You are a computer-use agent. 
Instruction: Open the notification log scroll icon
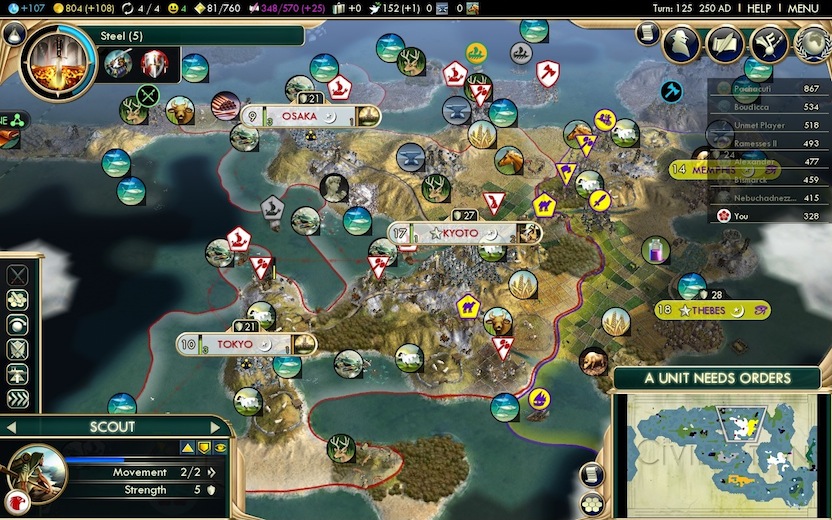[646, 34]
